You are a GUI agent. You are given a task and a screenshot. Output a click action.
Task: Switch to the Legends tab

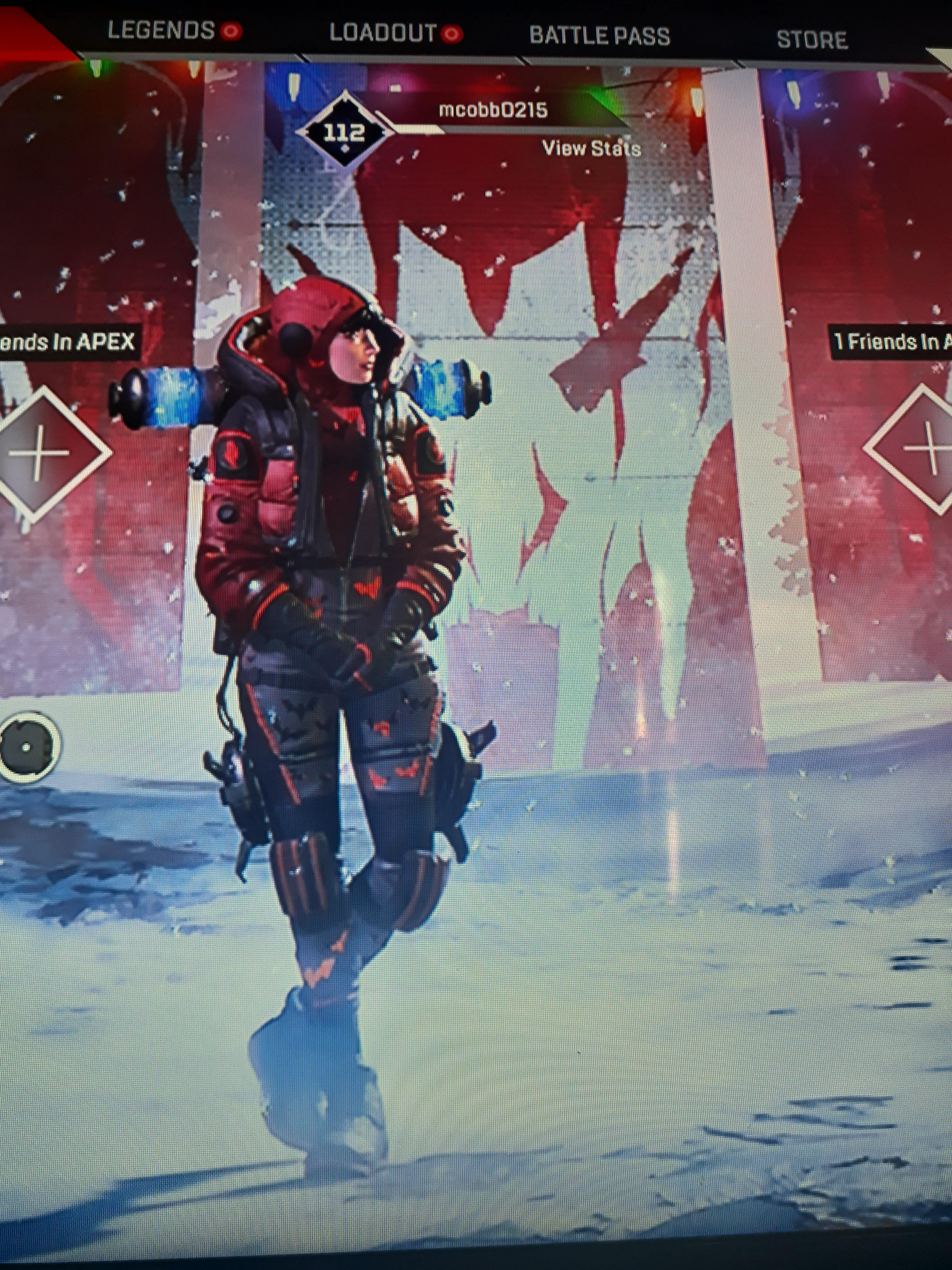pos(161,30)
